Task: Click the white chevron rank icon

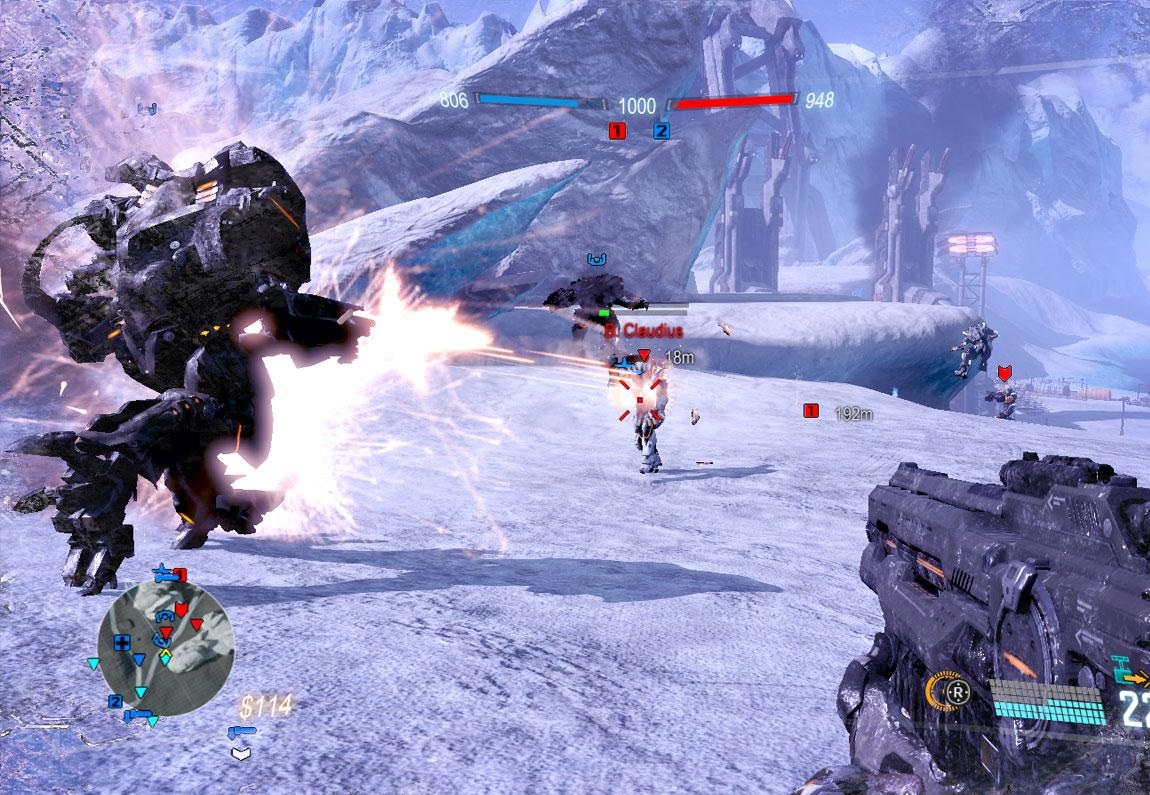Action: (240, 752)
